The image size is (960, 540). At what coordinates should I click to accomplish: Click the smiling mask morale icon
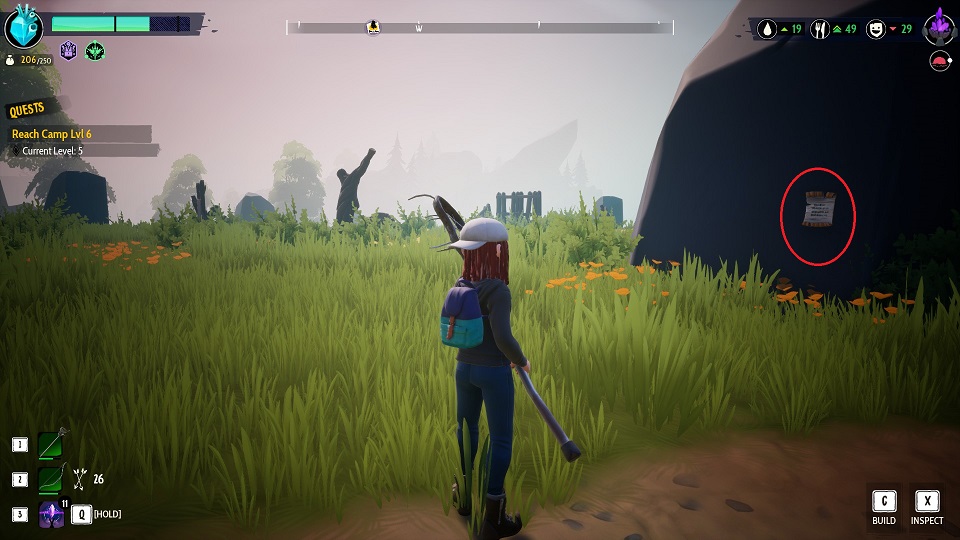[877, 29]
